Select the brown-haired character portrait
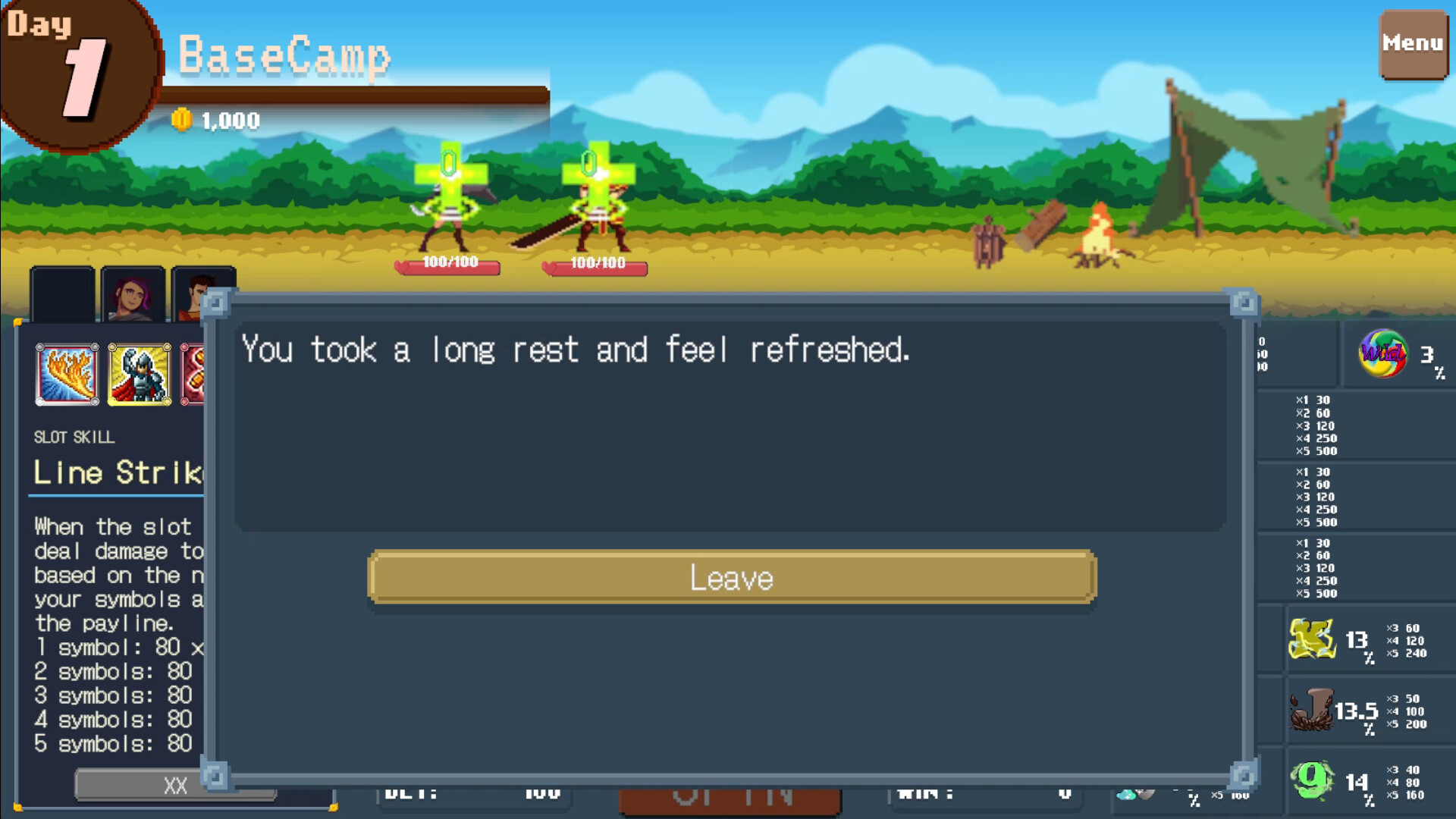This screenshot has height=819, width=1456. pos(203,292)
